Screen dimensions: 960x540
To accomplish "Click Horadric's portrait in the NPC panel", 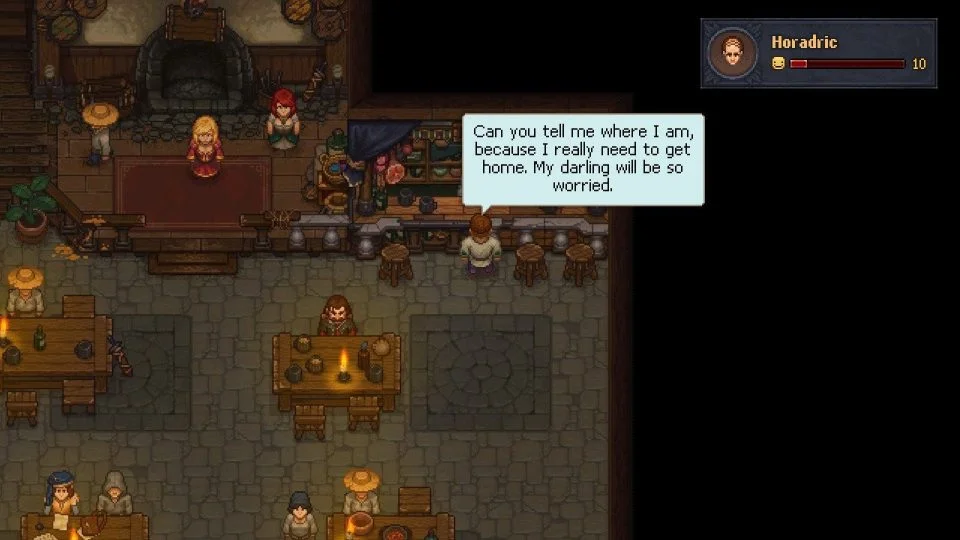I will tap(732, 53).
